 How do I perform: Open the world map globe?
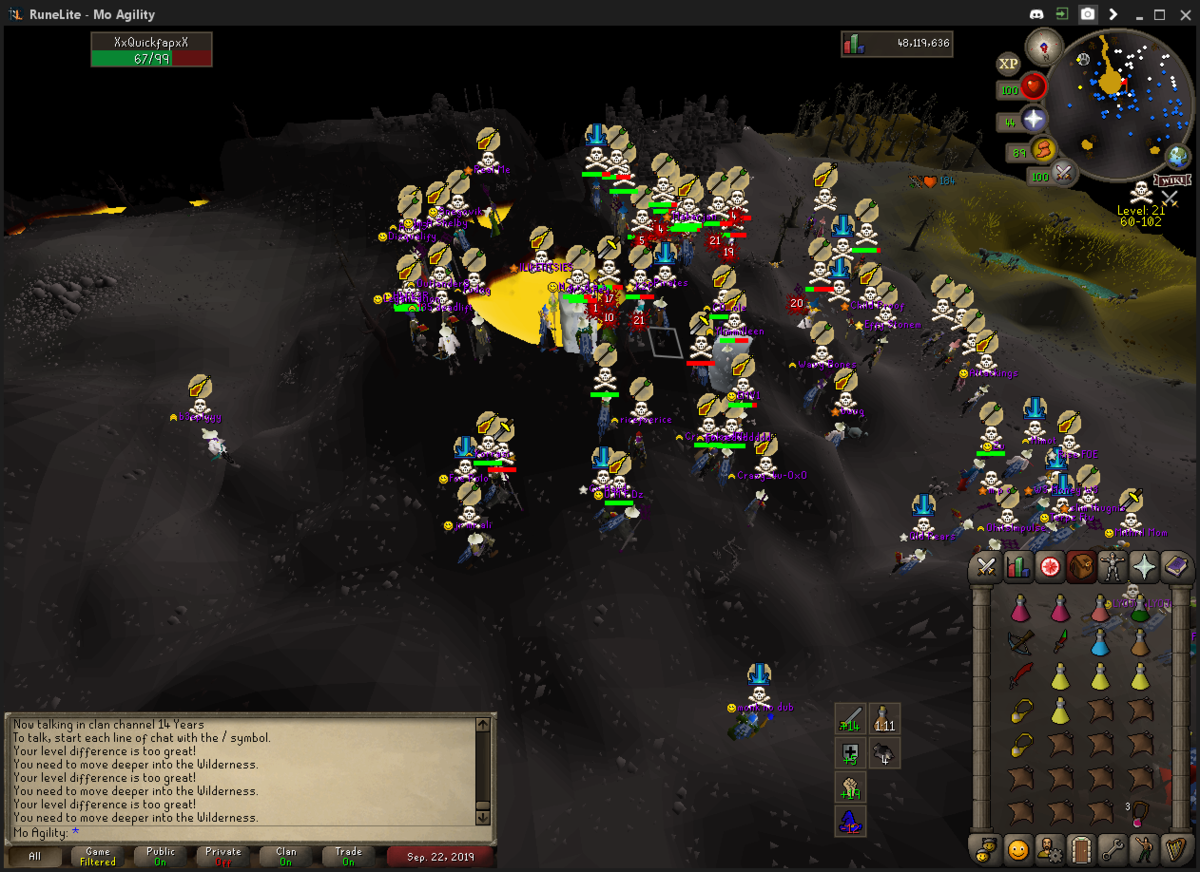coord(1178,157)
